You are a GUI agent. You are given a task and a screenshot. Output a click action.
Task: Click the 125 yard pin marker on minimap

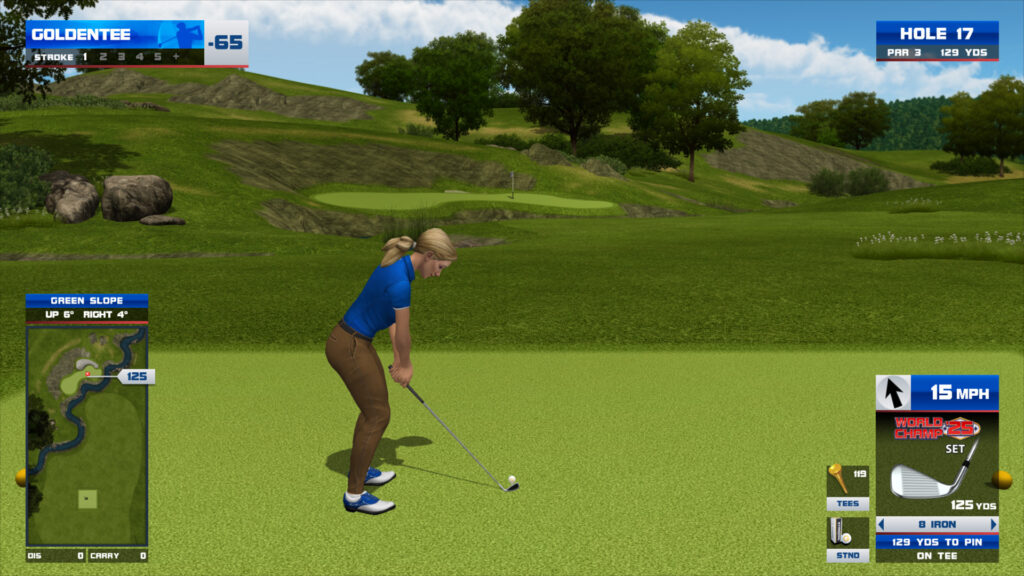pos(136,376)
